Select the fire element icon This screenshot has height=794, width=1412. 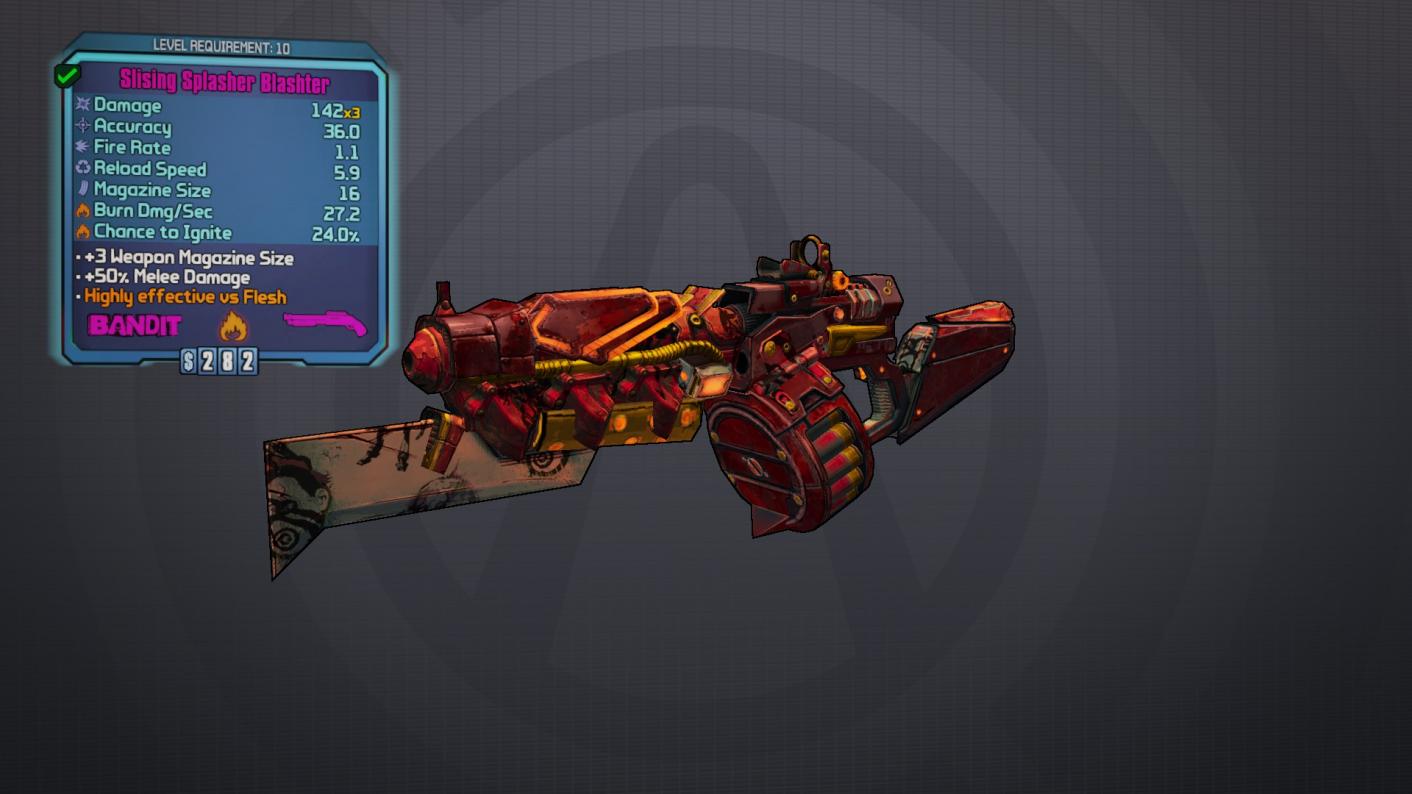tap(233, 325)
